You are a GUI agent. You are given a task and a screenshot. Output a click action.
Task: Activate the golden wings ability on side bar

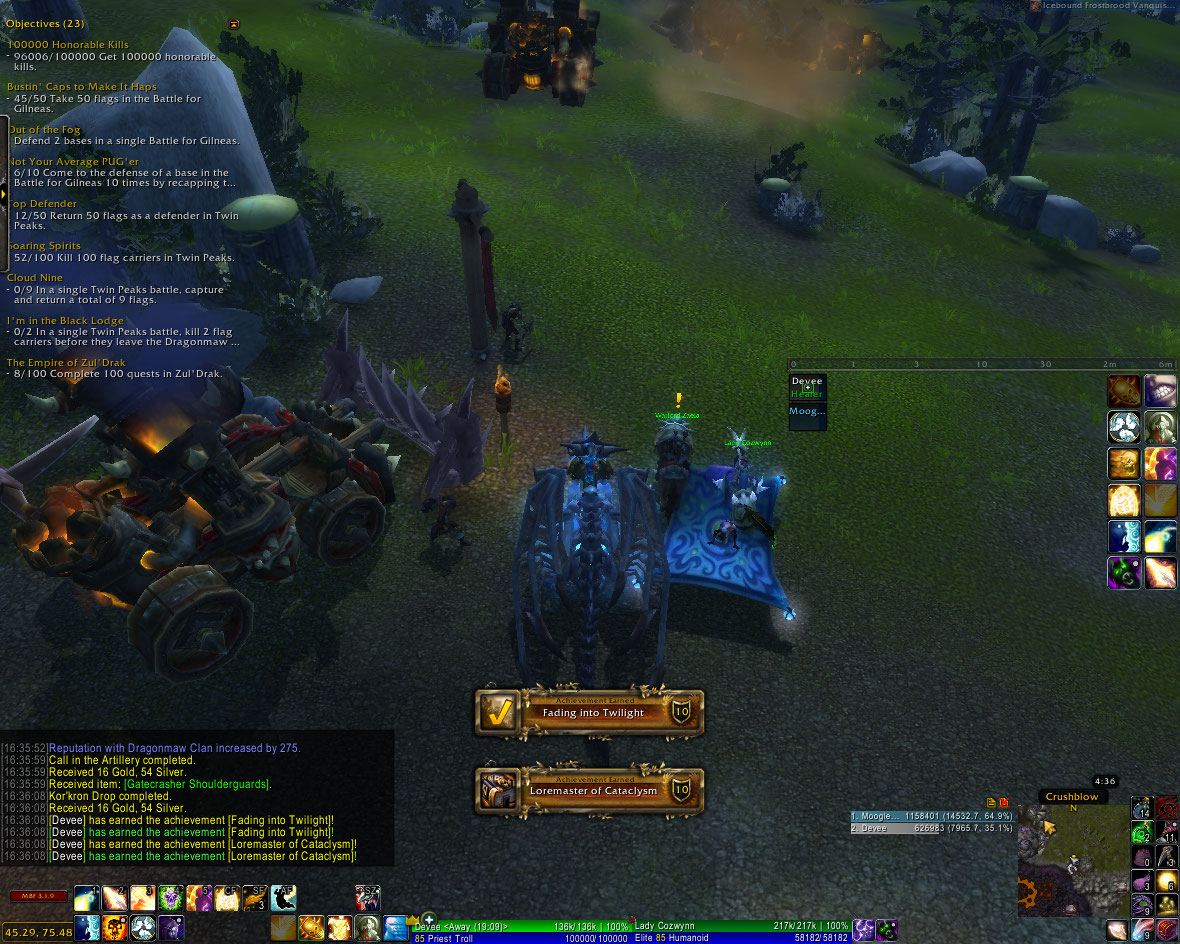pos(1160,500)
